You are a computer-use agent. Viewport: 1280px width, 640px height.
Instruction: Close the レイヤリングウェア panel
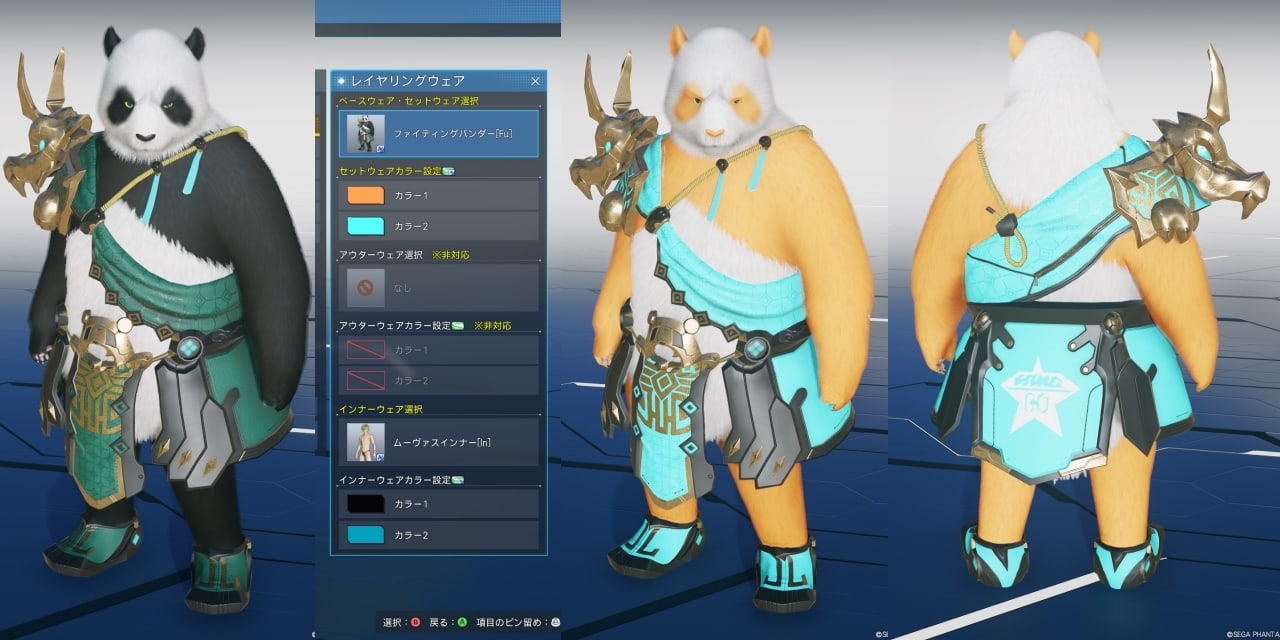pos(535,81)
